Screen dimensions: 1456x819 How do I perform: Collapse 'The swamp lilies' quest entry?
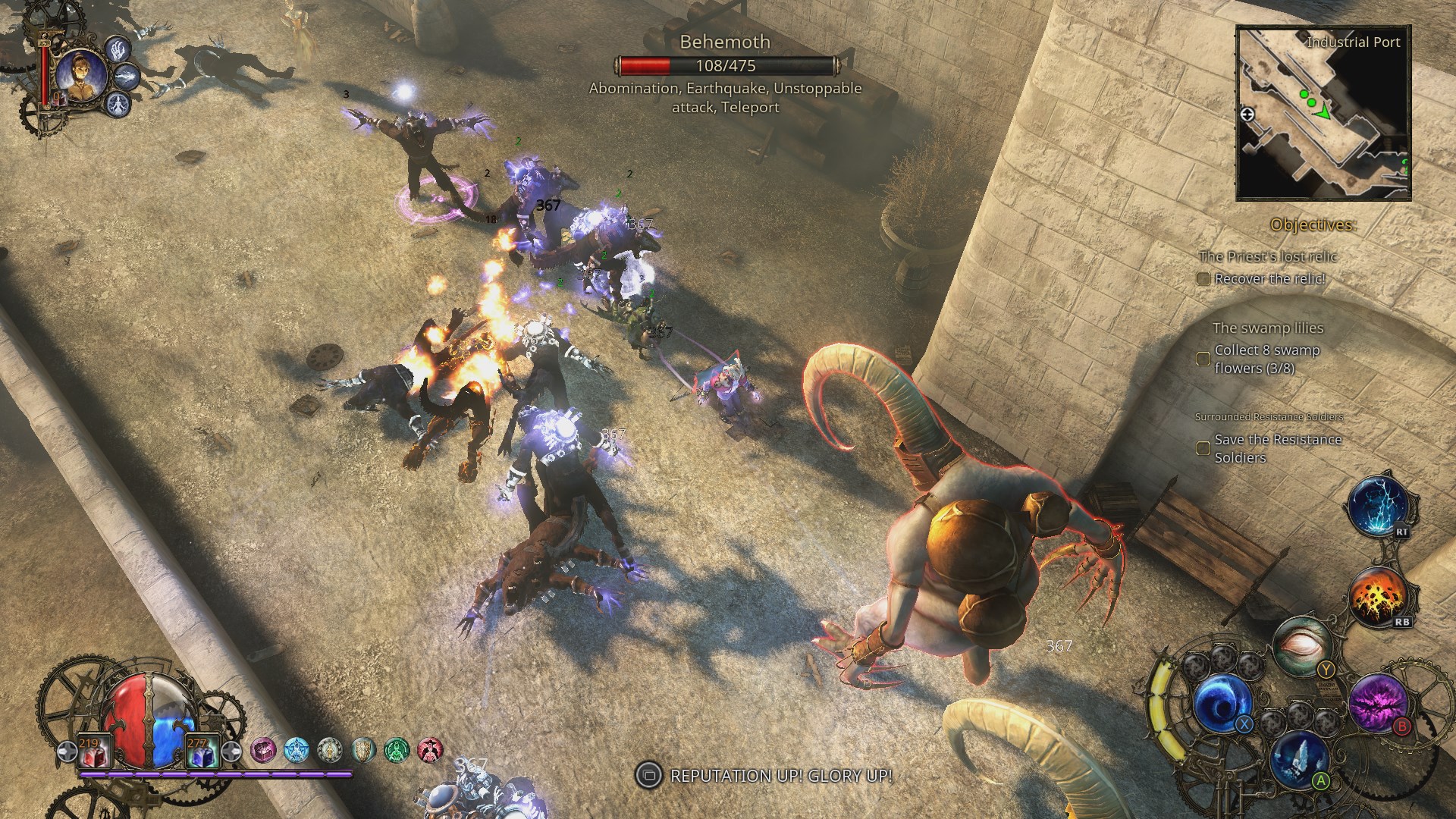(x=1268, y=328)
